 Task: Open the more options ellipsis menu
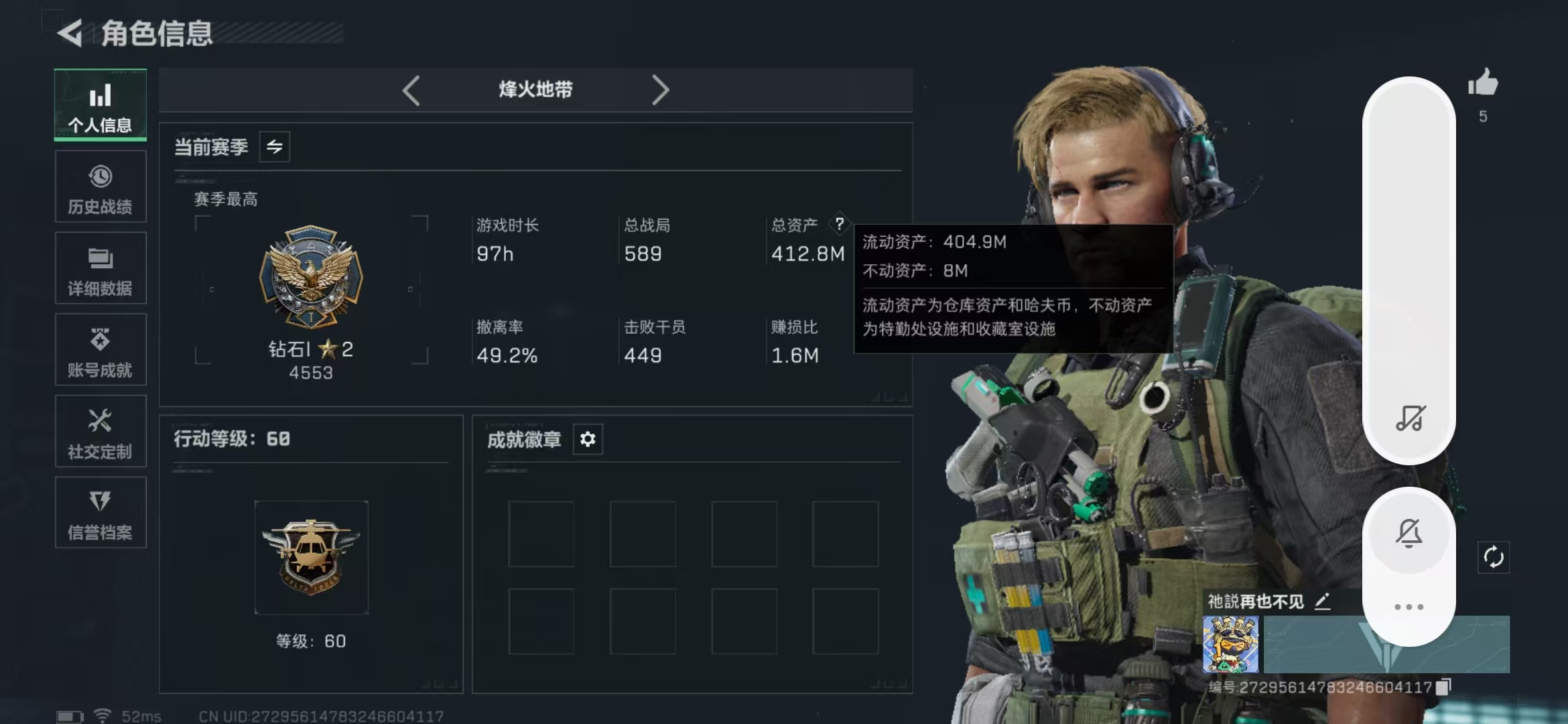pyautogui.click(x=1410, y=607)
